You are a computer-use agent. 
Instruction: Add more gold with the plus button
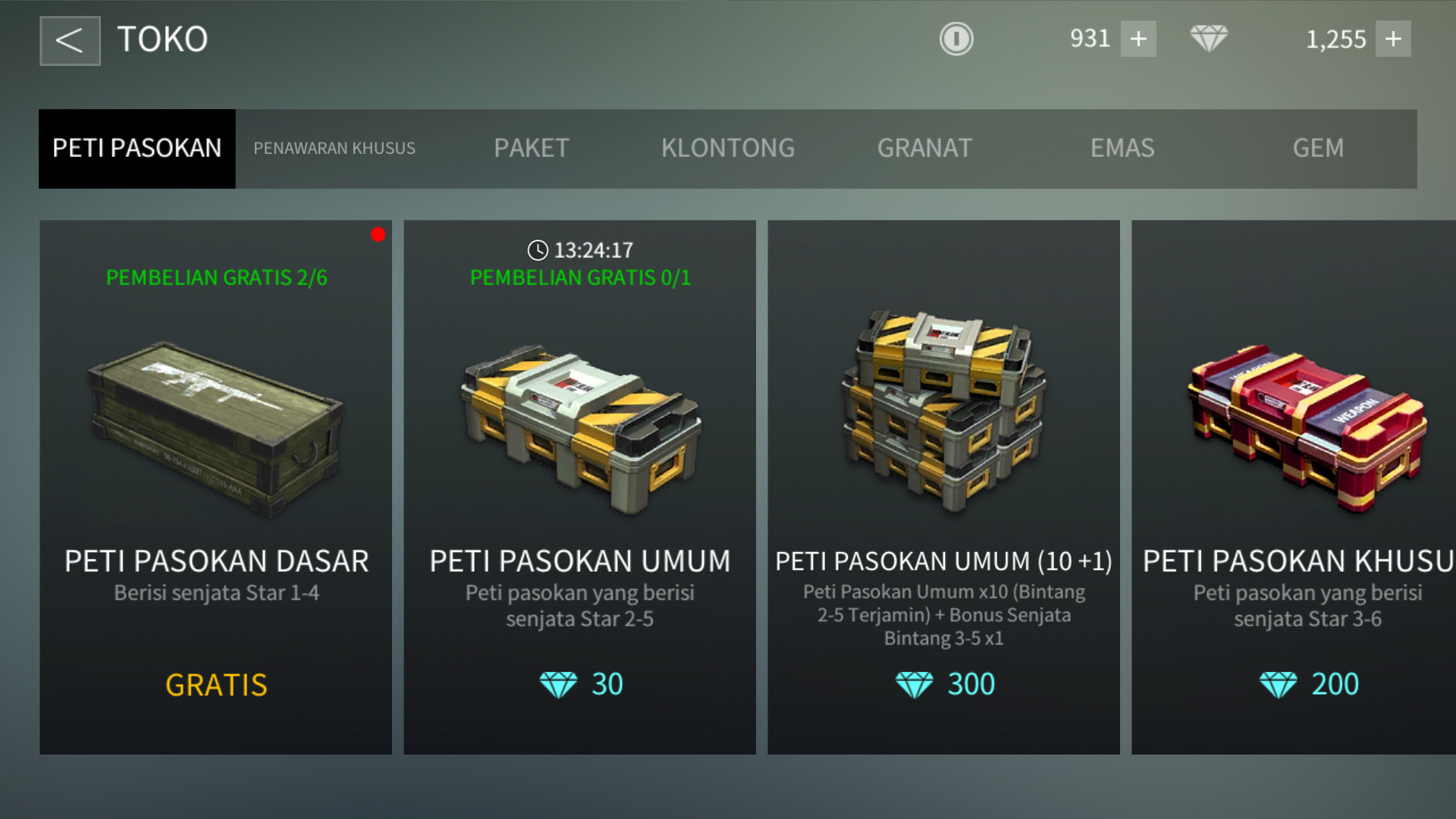coord(1138,39)
